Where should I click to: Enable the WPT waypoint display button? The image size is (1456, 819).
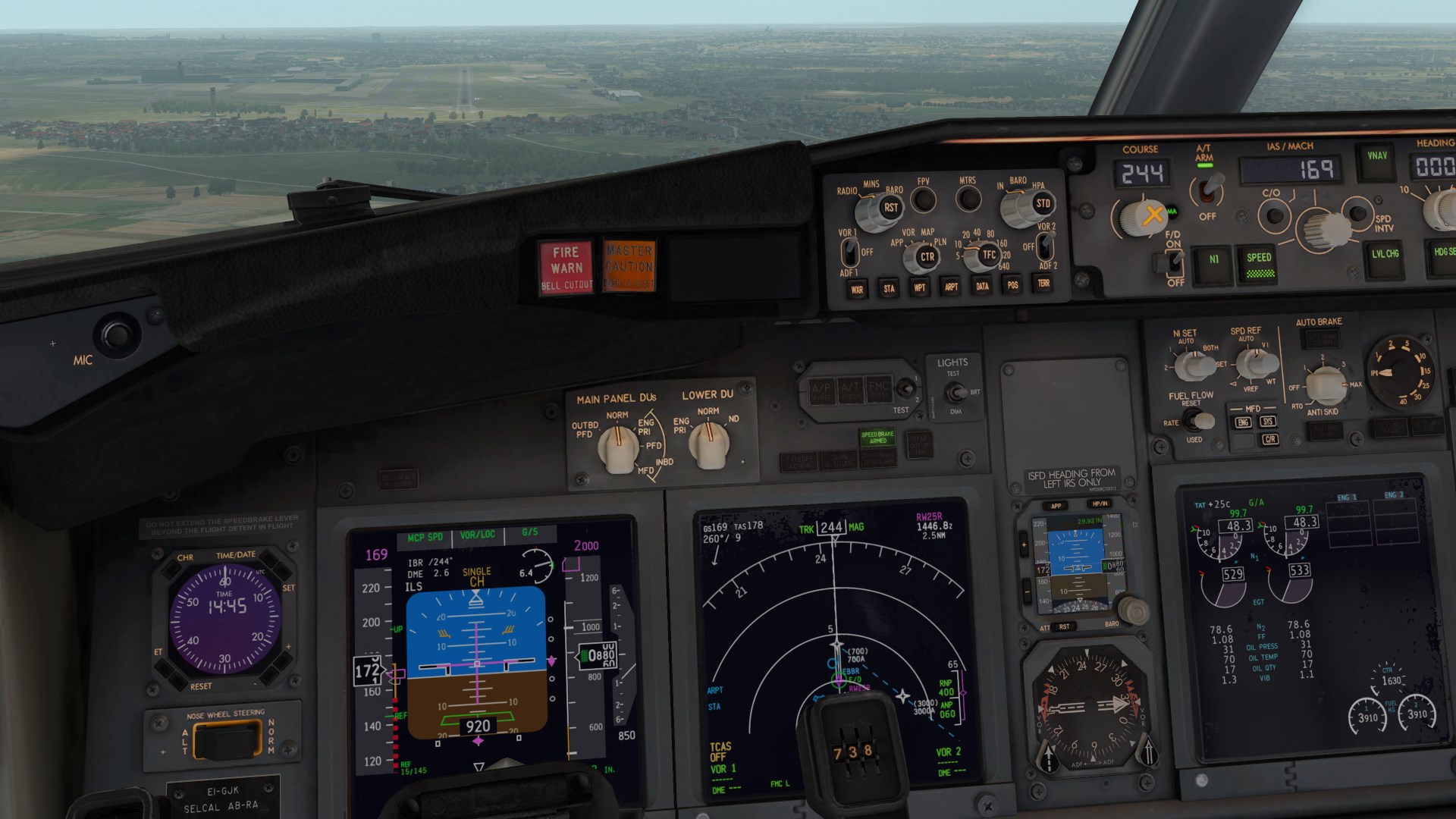(920, 287)
